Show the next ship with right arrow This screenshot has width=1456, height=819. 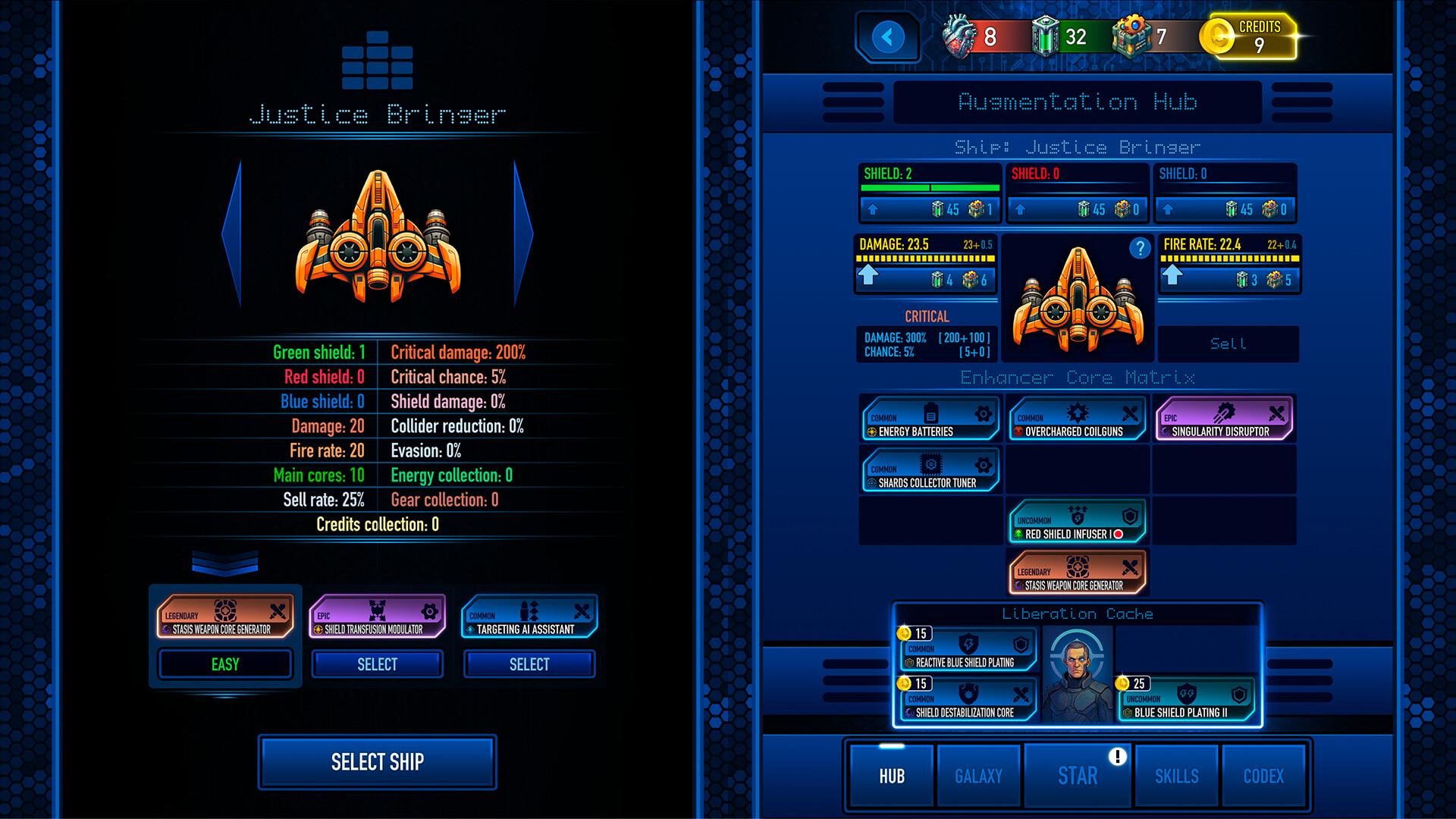(x=523, y=234)
